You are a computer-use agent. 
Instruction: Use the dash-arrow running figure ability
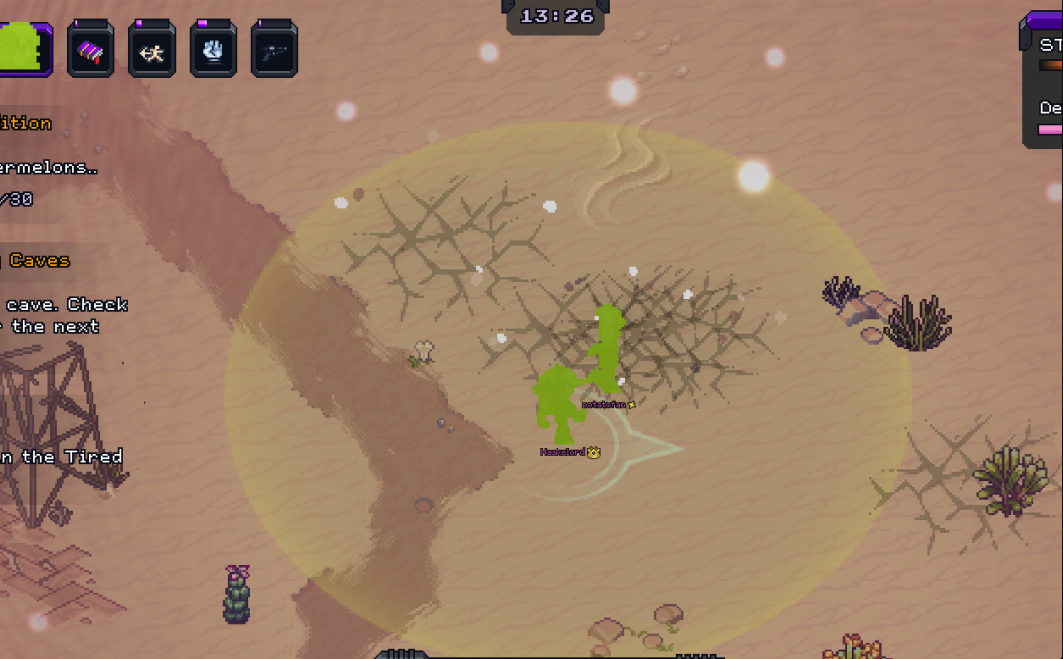152,51
